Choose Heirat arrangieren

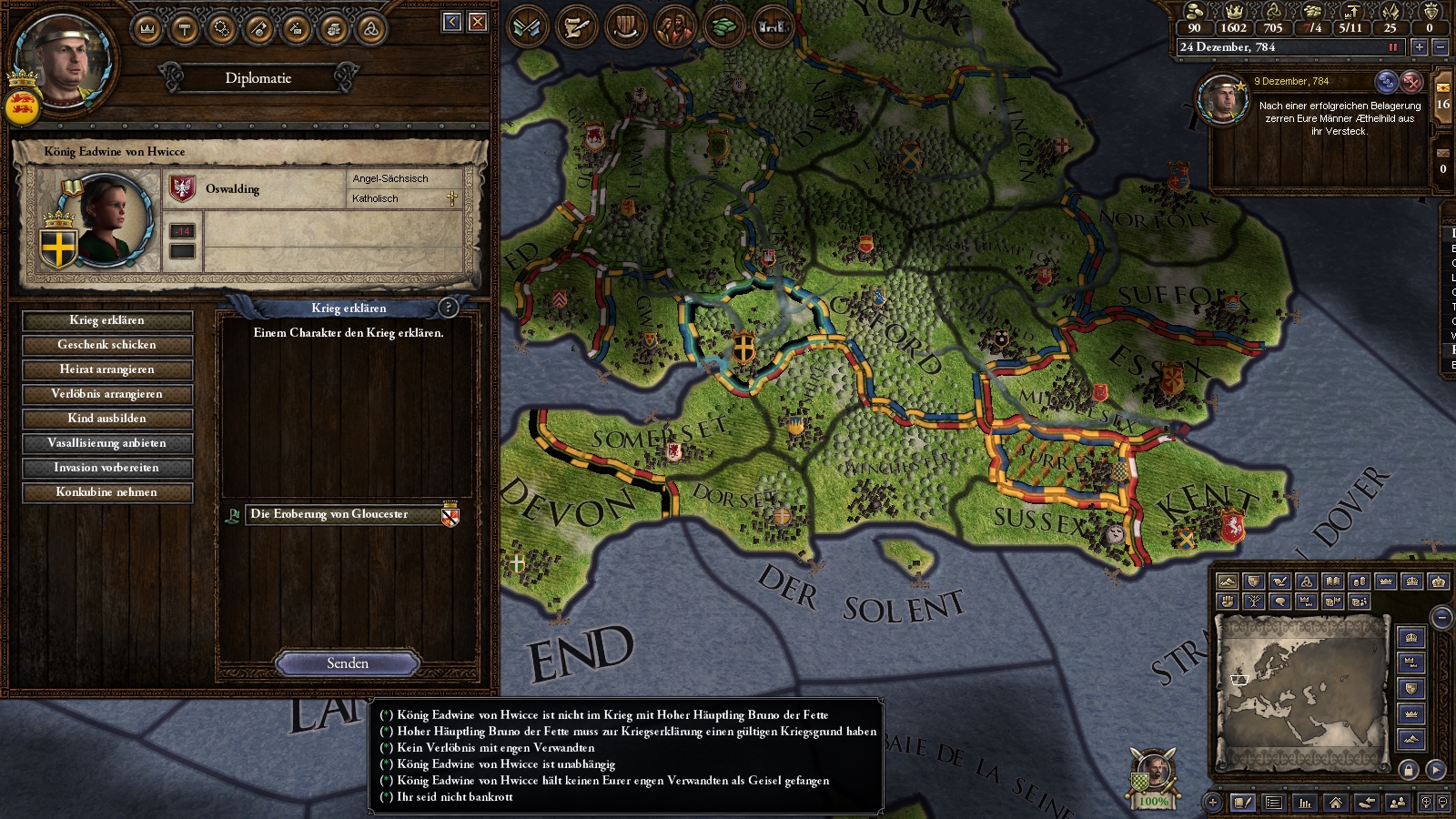click(x=107, y=369)
